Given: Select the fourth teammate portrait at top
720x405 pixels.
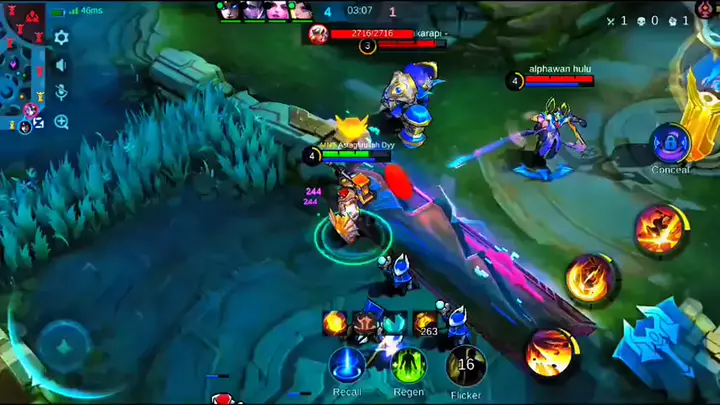Looking at the screenshot, I should coord(300,11).
